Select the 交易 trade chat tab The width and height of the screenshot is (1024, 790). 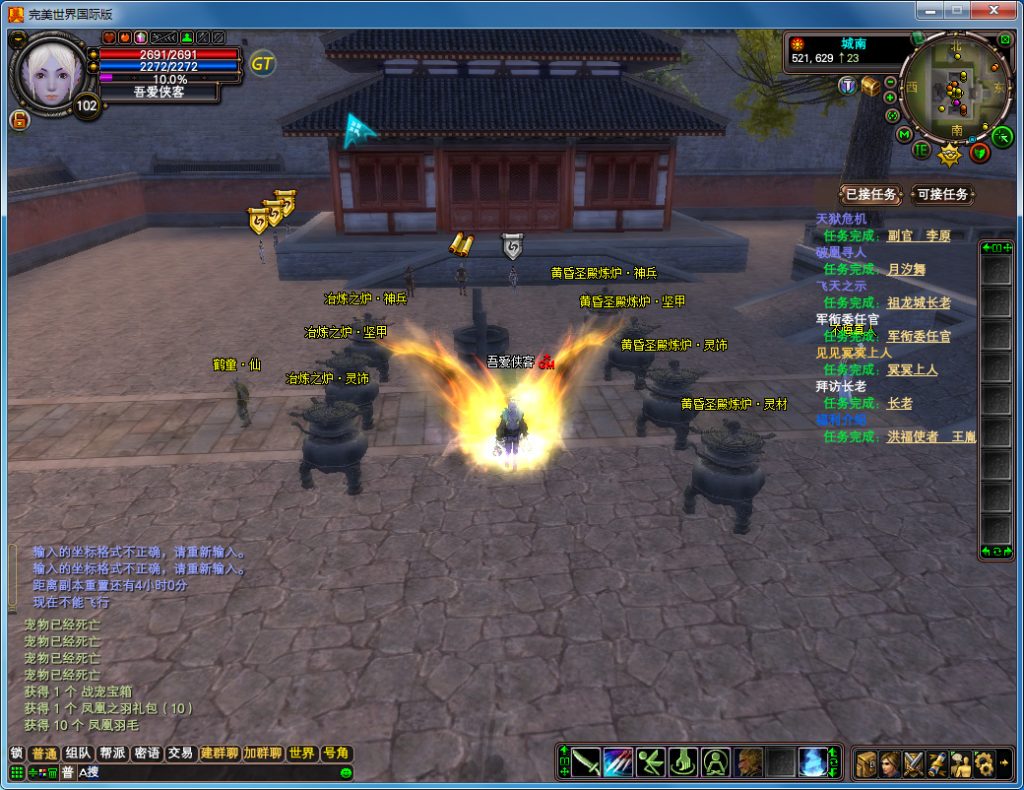click(180, 754)
